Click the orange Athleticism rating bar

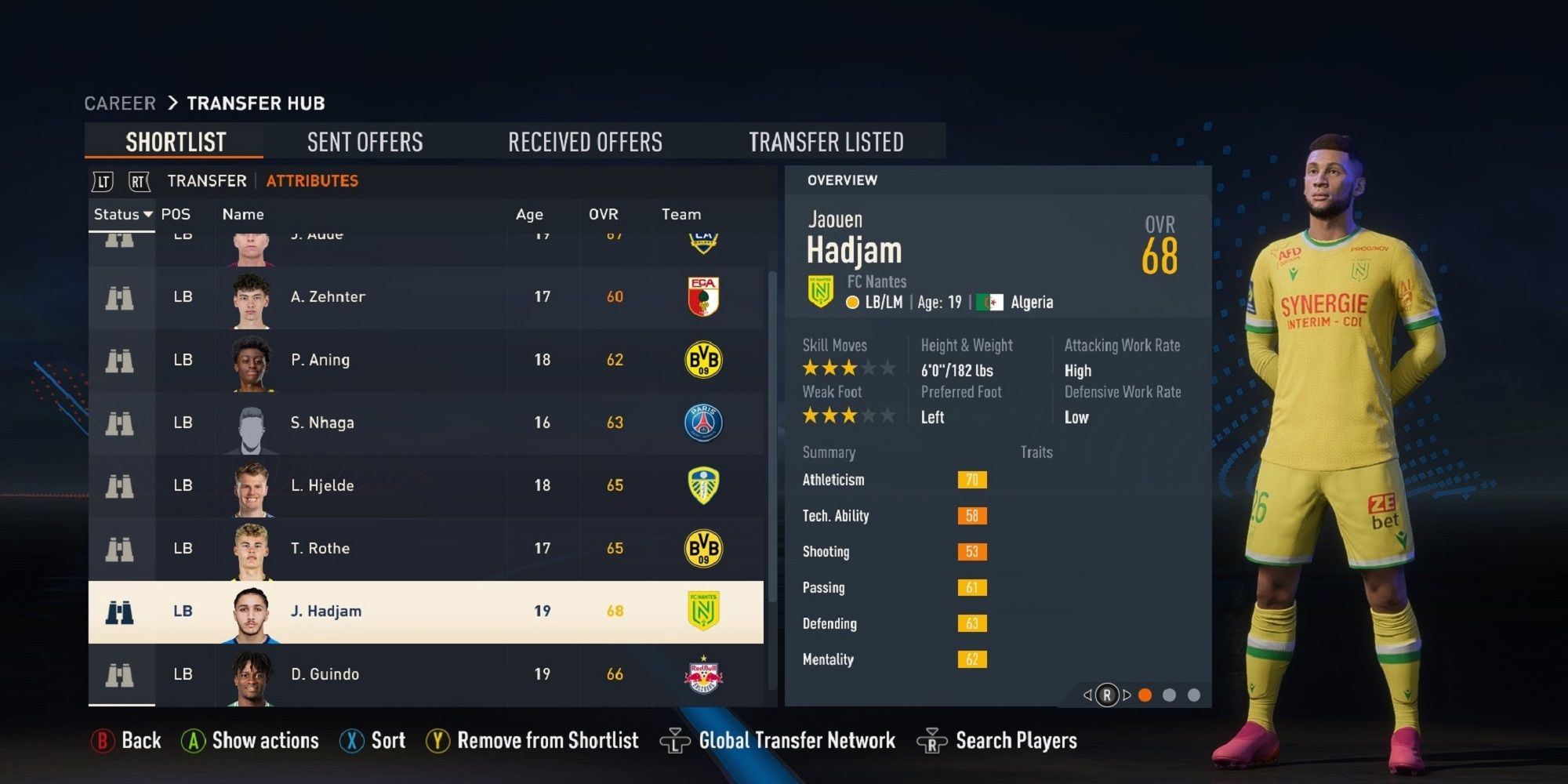click(972, 480)
